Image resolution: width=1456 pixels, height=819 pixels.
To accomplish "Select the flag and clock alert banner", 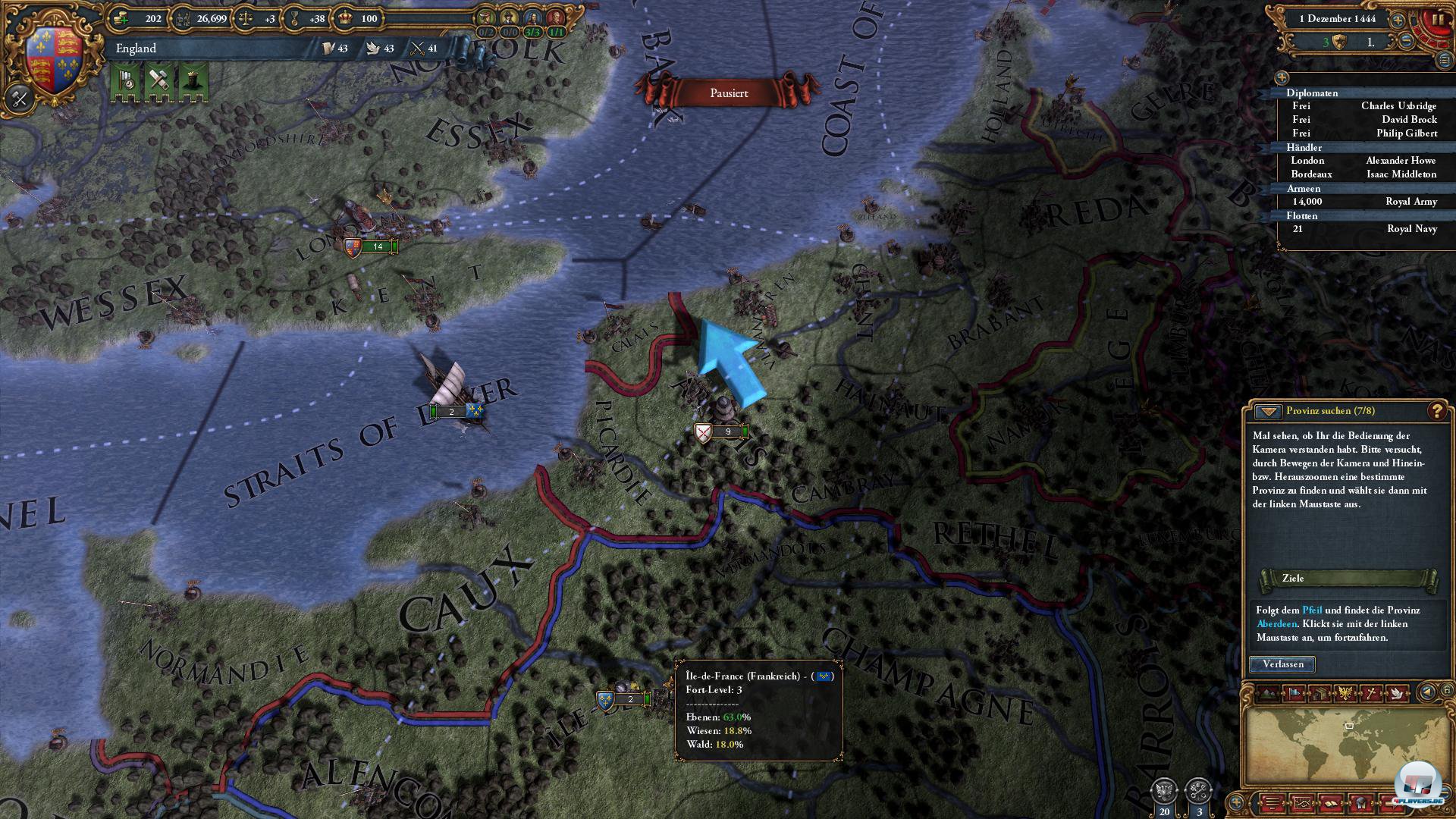I will tap(127, 80).
